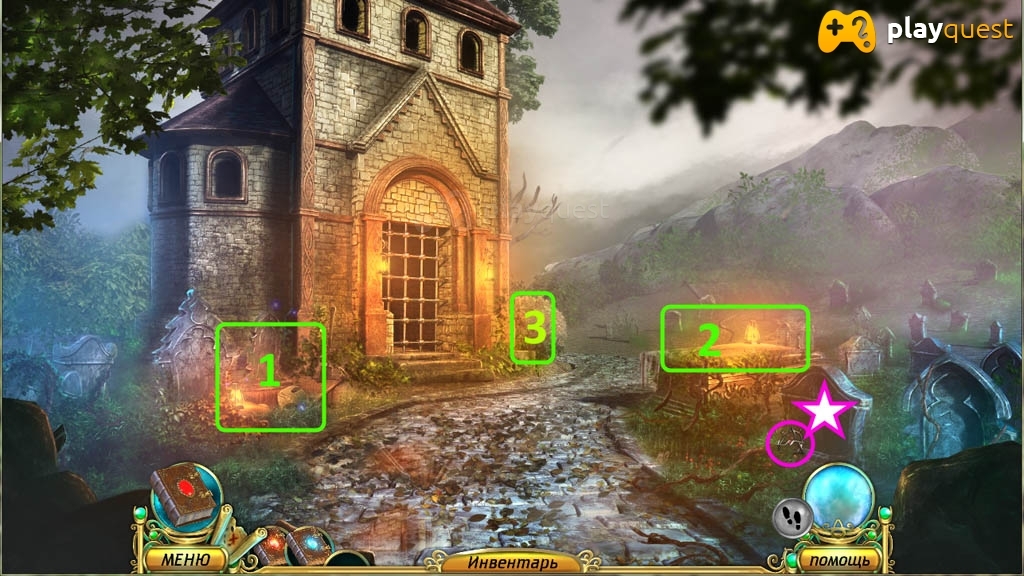Click the Помощь help button

point(831,559)
